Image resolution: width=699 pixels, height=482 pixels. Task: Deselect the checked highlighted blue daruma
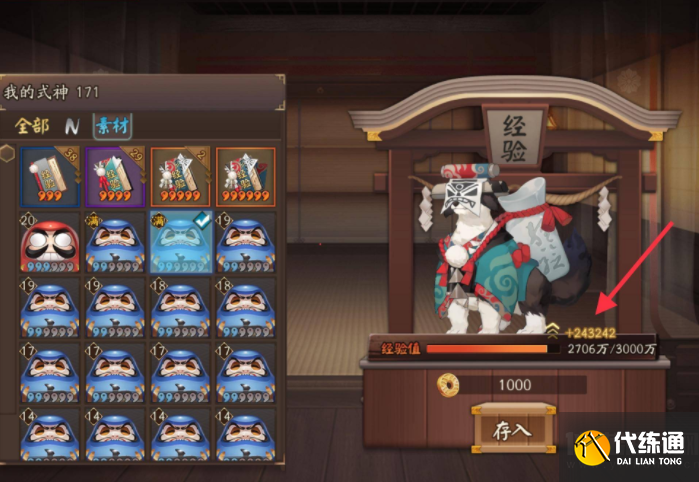coord(180,243)
